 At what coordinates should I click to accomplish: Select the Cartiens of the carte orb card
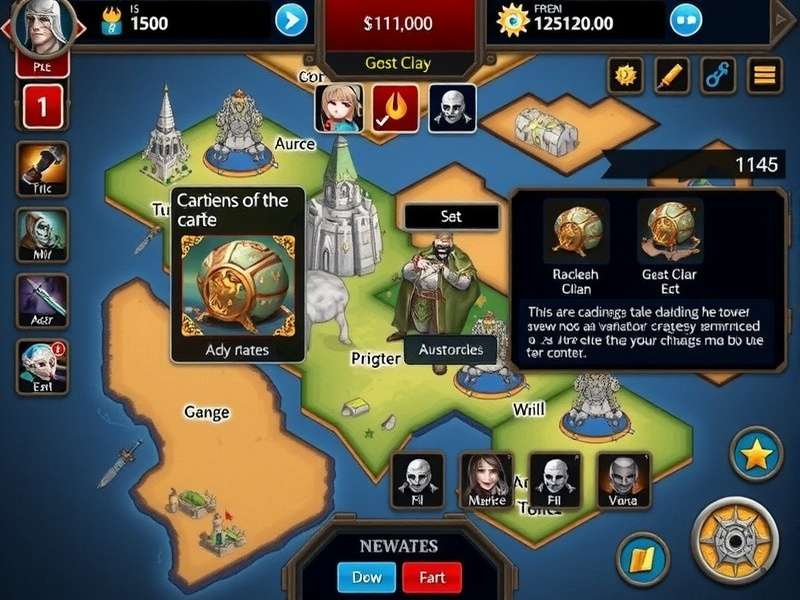(x=236, y=285)
